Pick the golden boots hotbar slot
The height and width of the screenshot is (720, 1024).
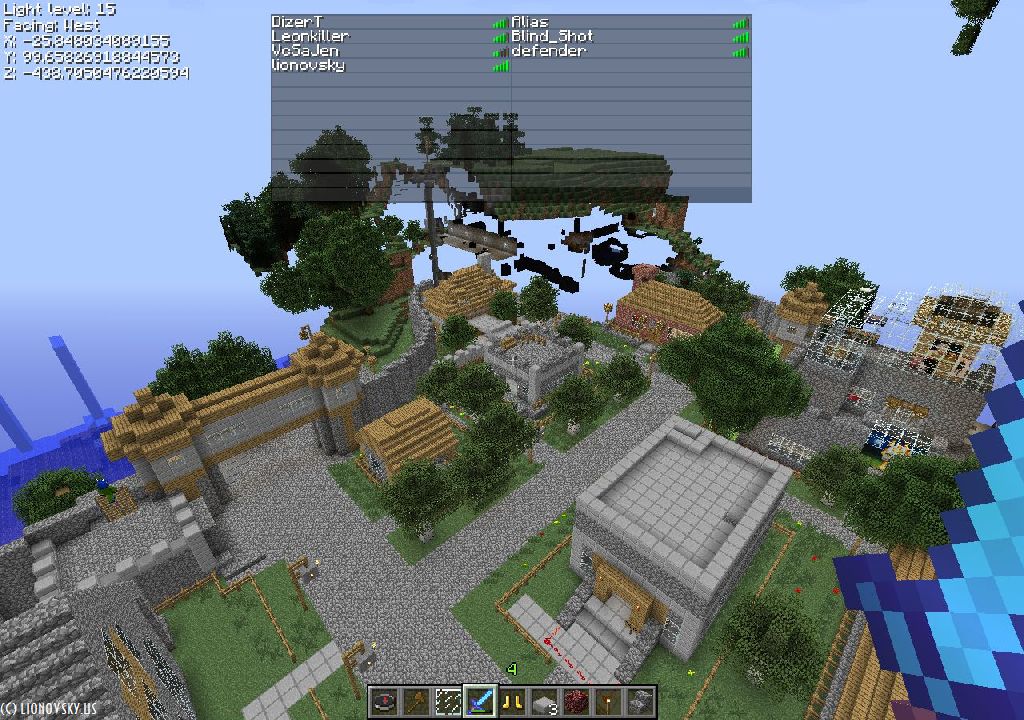512,703
